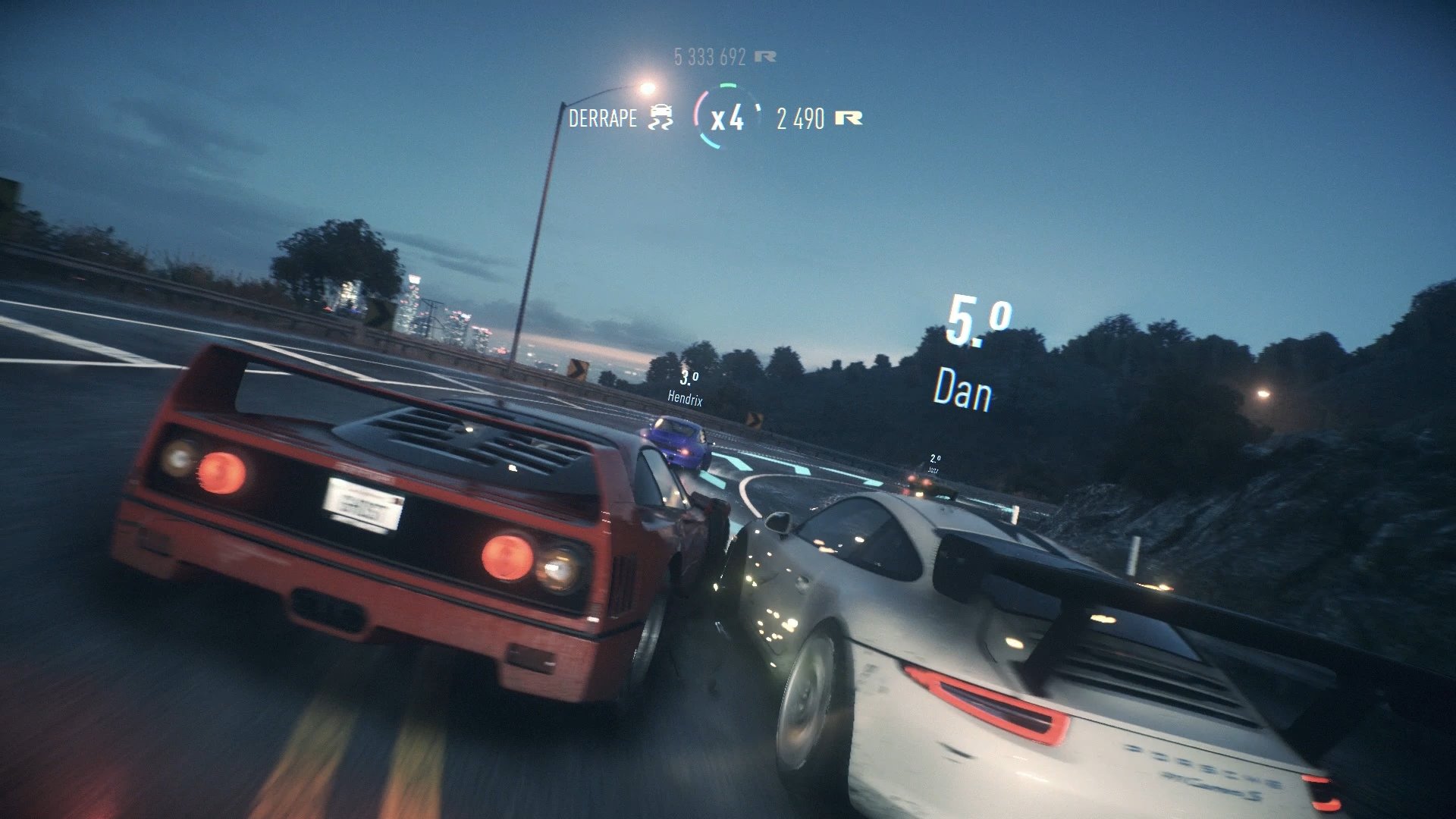Image resolution: width=1456 pixels, height=819 pixels.
Task: Click the x4 combo counter circle
Action: 726,119
